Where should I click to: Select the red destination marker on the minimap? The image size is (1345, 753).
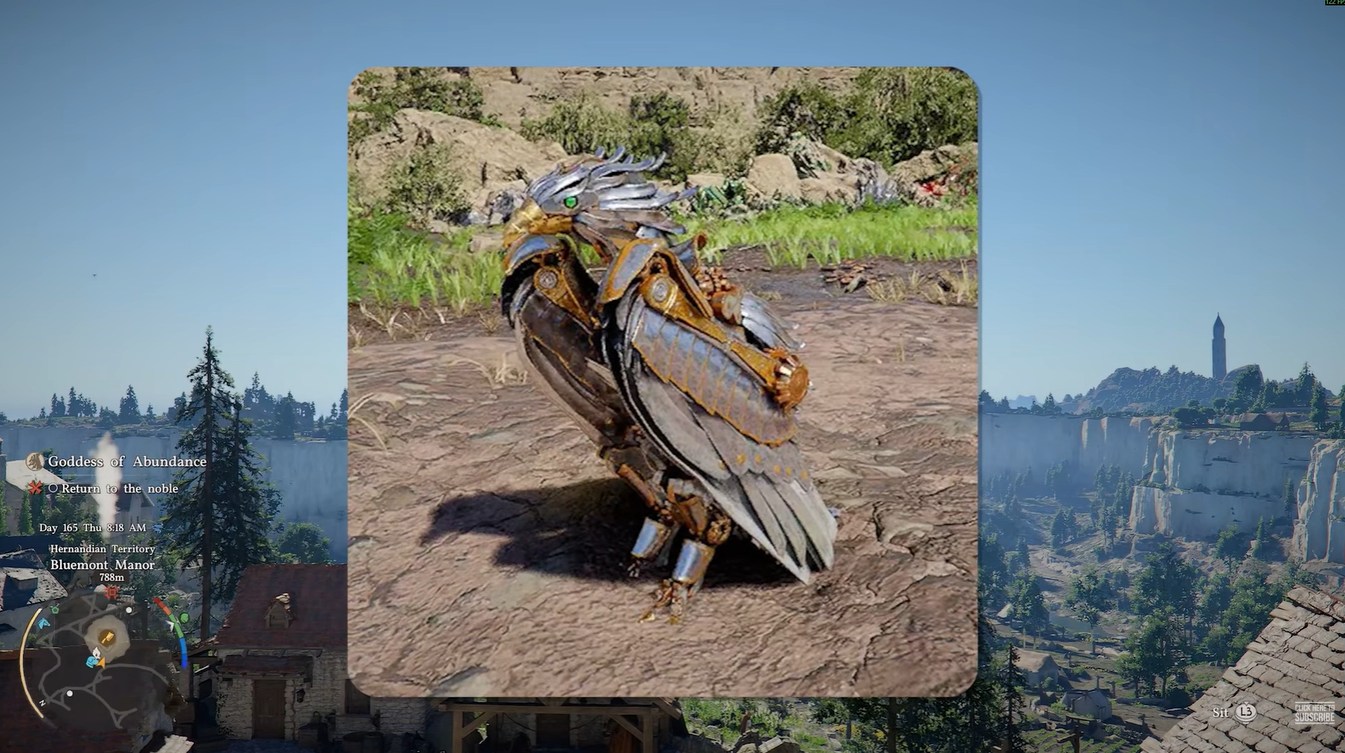click(110, 593)
